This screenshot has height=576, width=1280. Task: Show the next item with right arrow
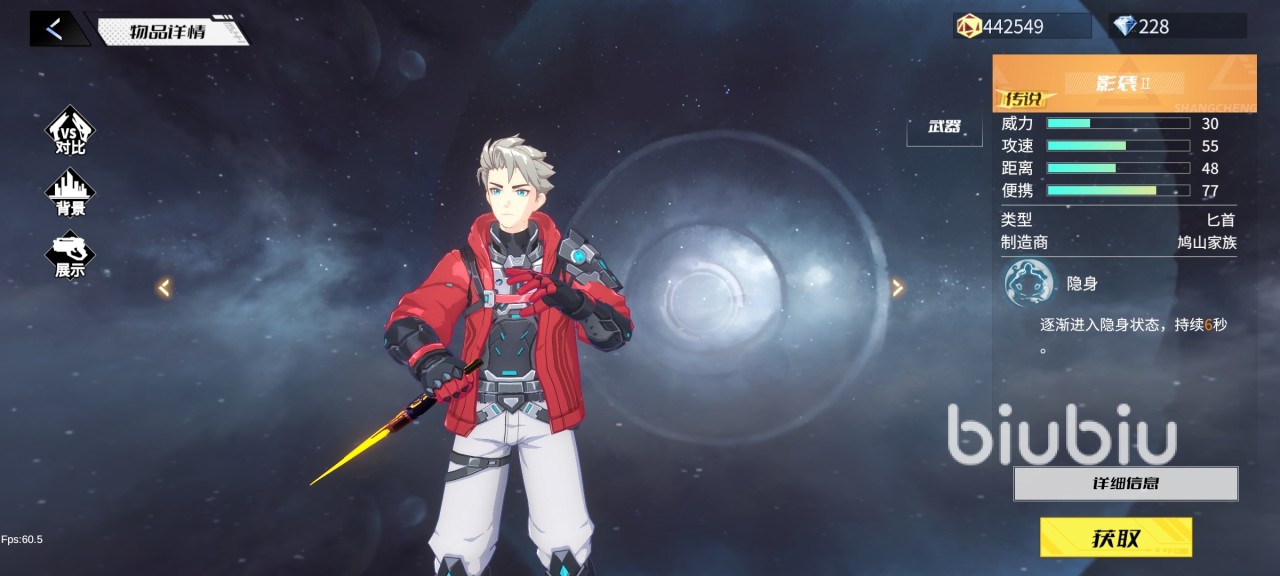pyautogui.click(x=897, y=288)
